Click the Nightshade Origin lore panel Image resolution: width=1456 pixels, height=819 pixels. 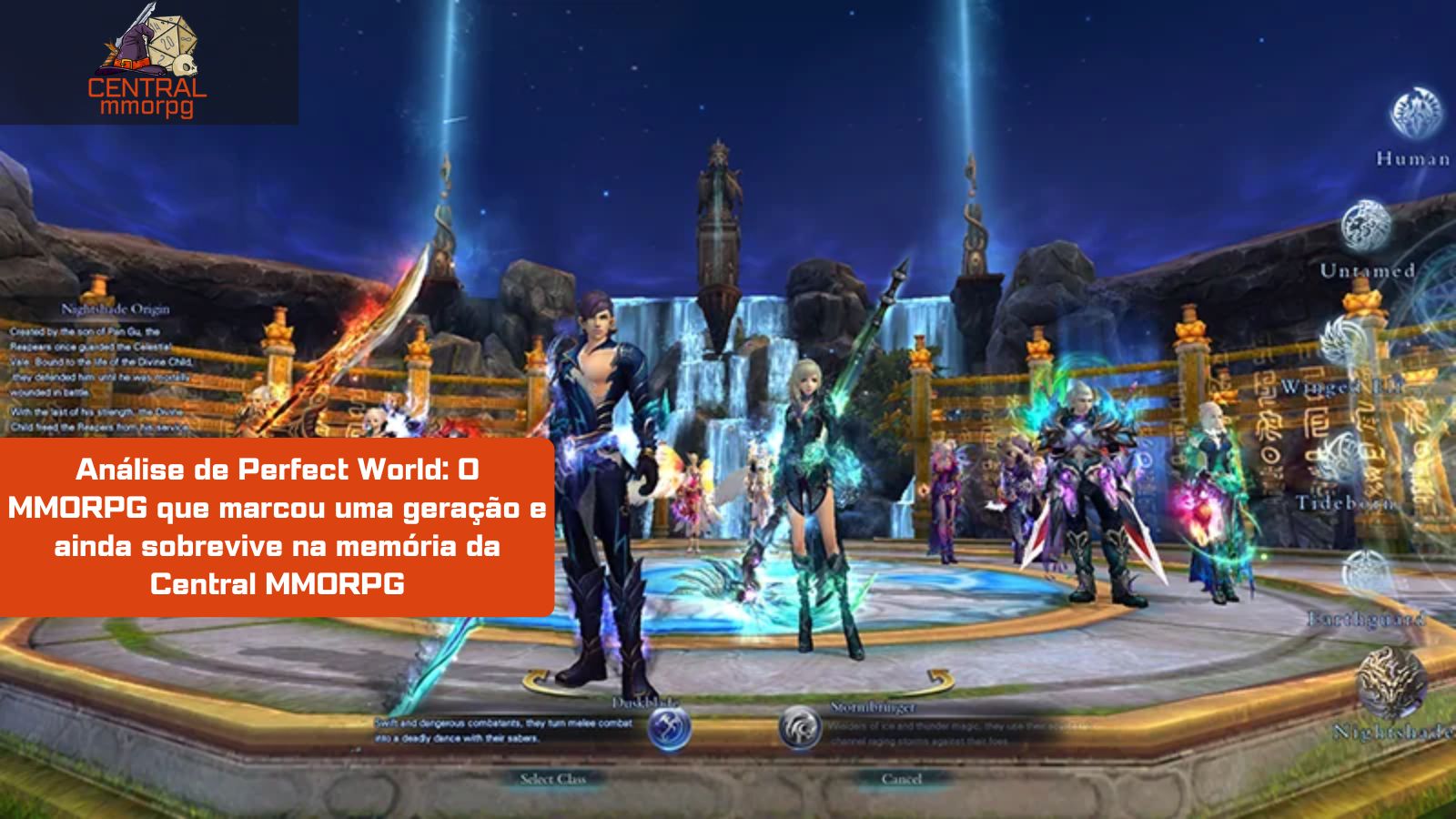[x=100, y=364]
